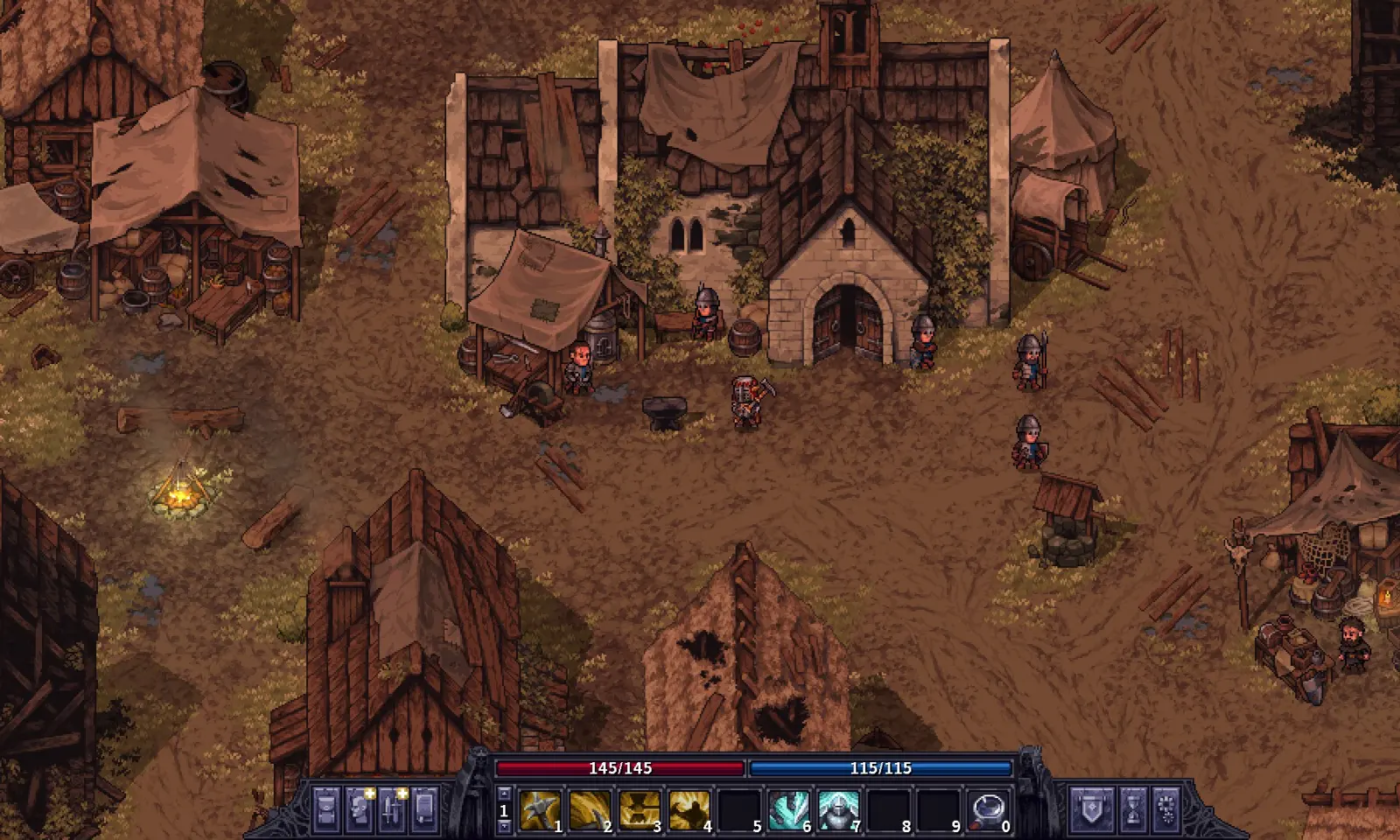The height and width of the screenshot is (840, 1400).
Task: Open the journal scroll button
Action: pos(424,809)
